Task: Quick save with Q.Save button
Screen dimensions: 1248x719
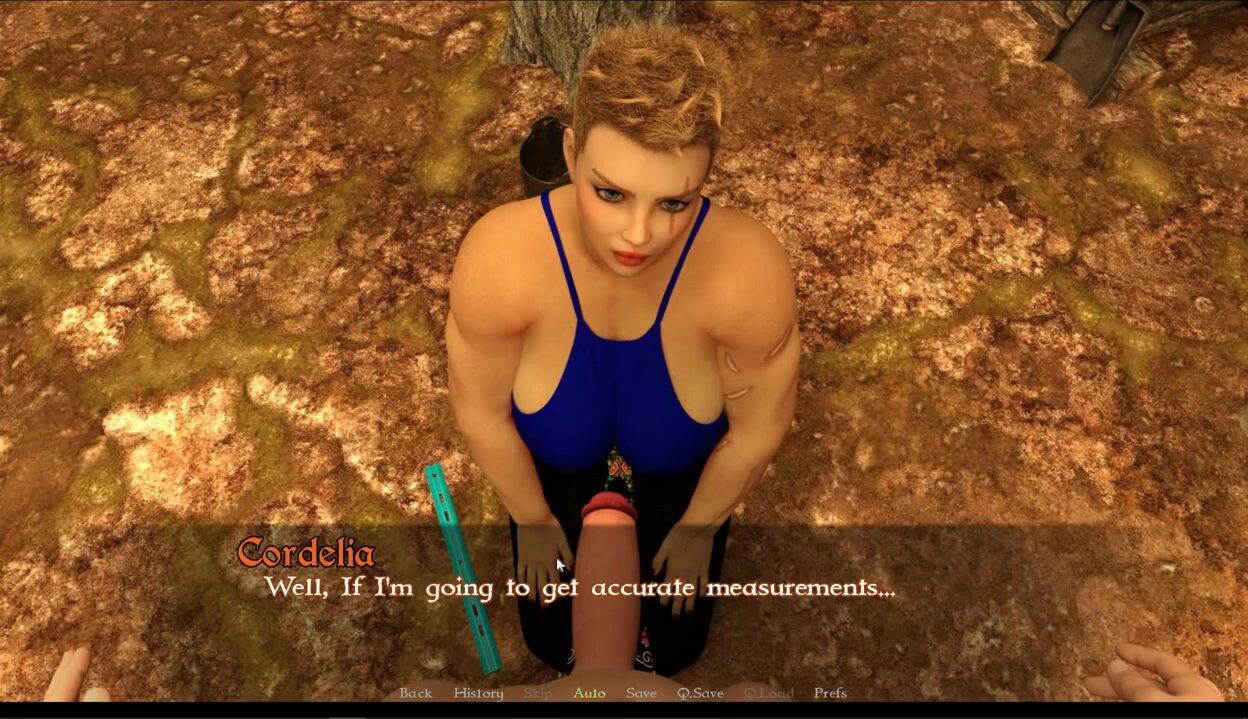Action: pyautogui.click(x=700, y=693)
